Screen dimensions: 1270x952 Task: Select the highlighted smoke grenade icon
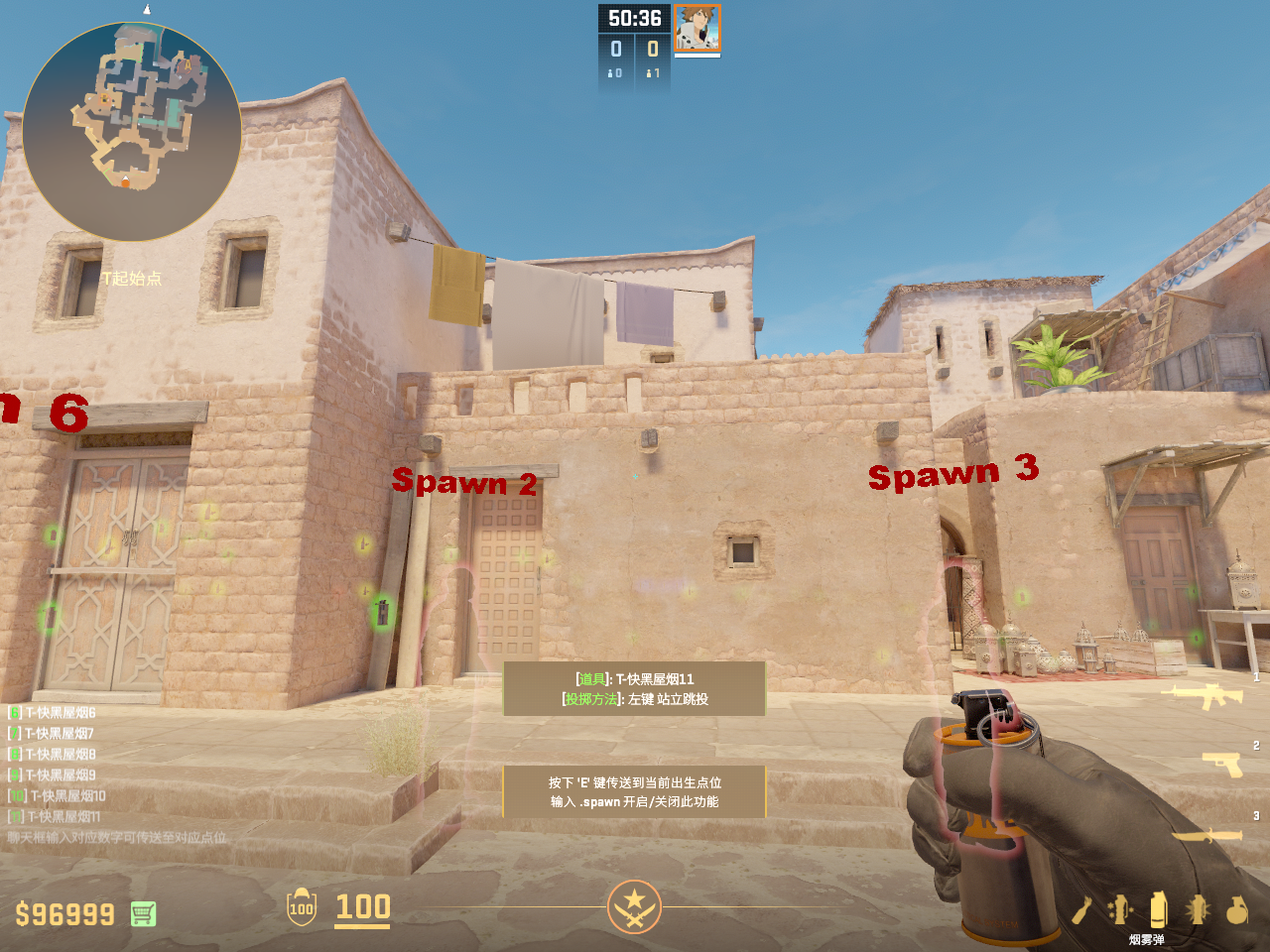(1158, 908)
